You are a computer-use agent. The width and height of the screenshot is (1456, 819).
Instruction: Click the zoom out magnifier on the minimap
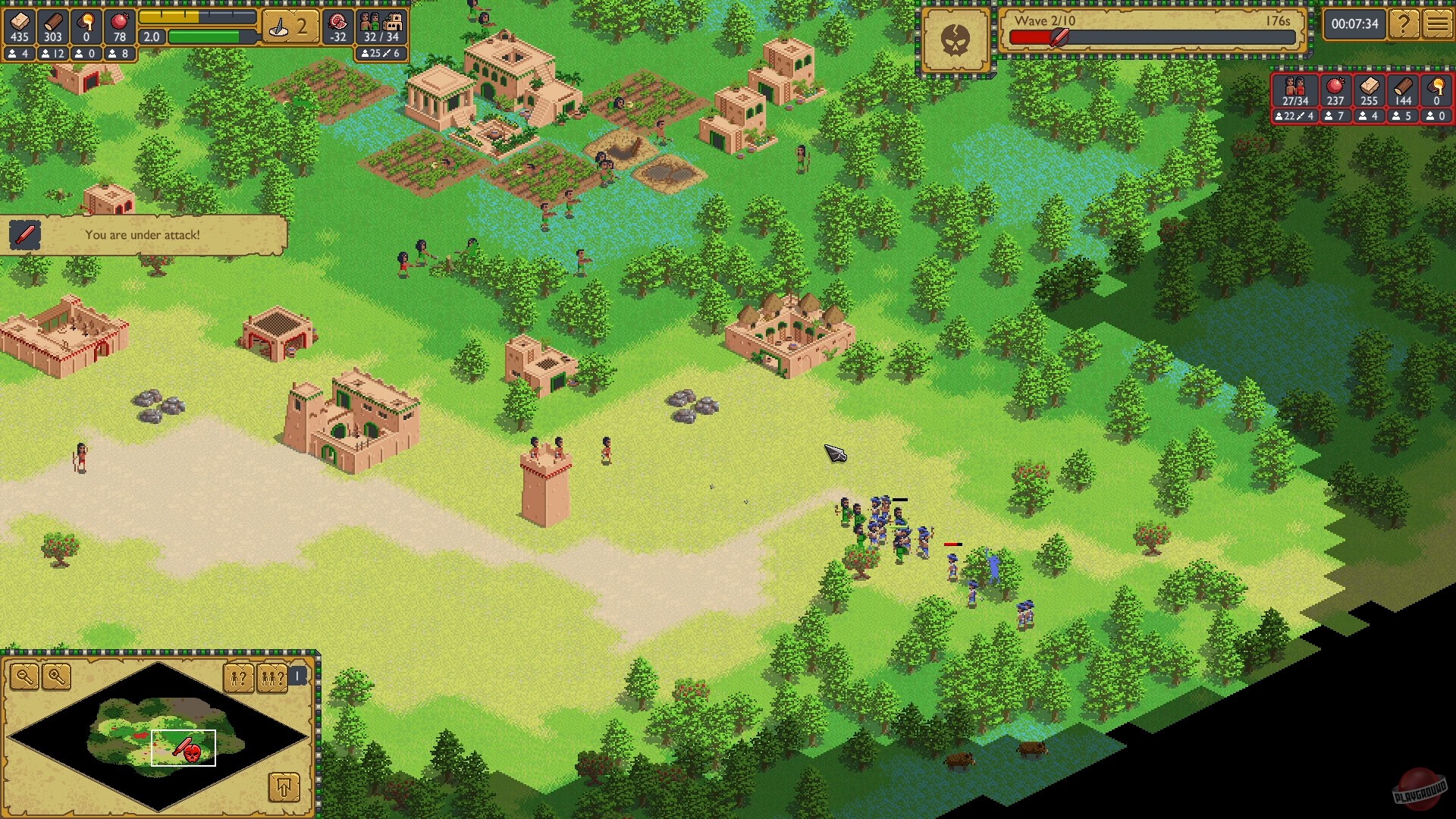tap(26, 677)
